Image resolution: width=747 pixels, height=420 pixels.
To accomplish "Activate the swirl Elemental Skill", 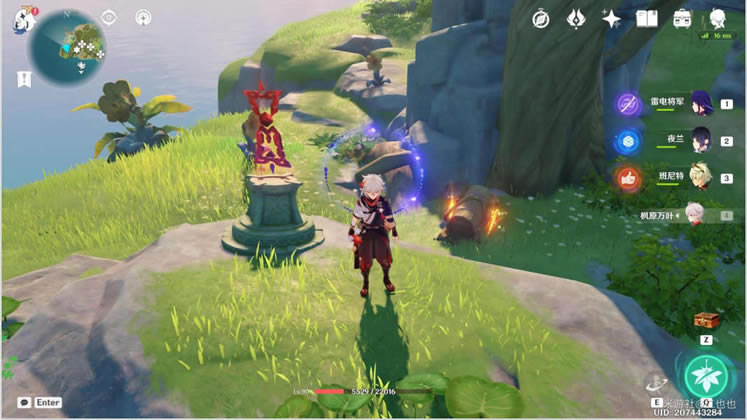I will (x=657, y=384).
